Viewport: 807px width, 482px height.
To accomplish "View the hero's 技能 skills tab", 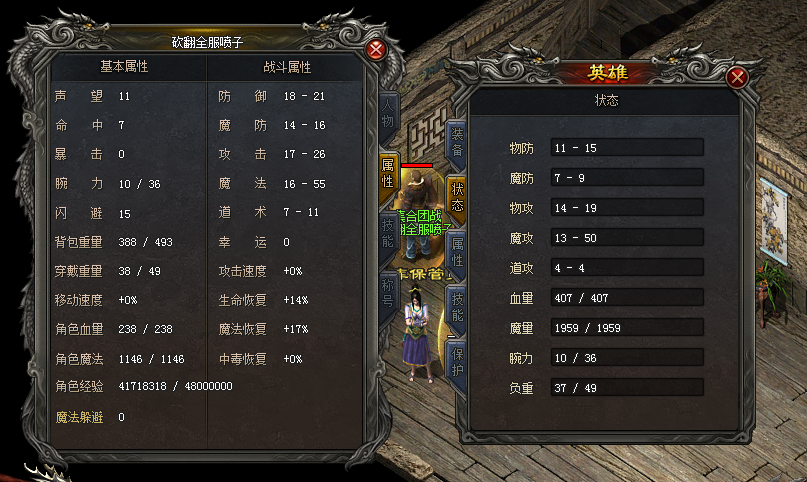I will pyautogui.click(x=457, y=306).
